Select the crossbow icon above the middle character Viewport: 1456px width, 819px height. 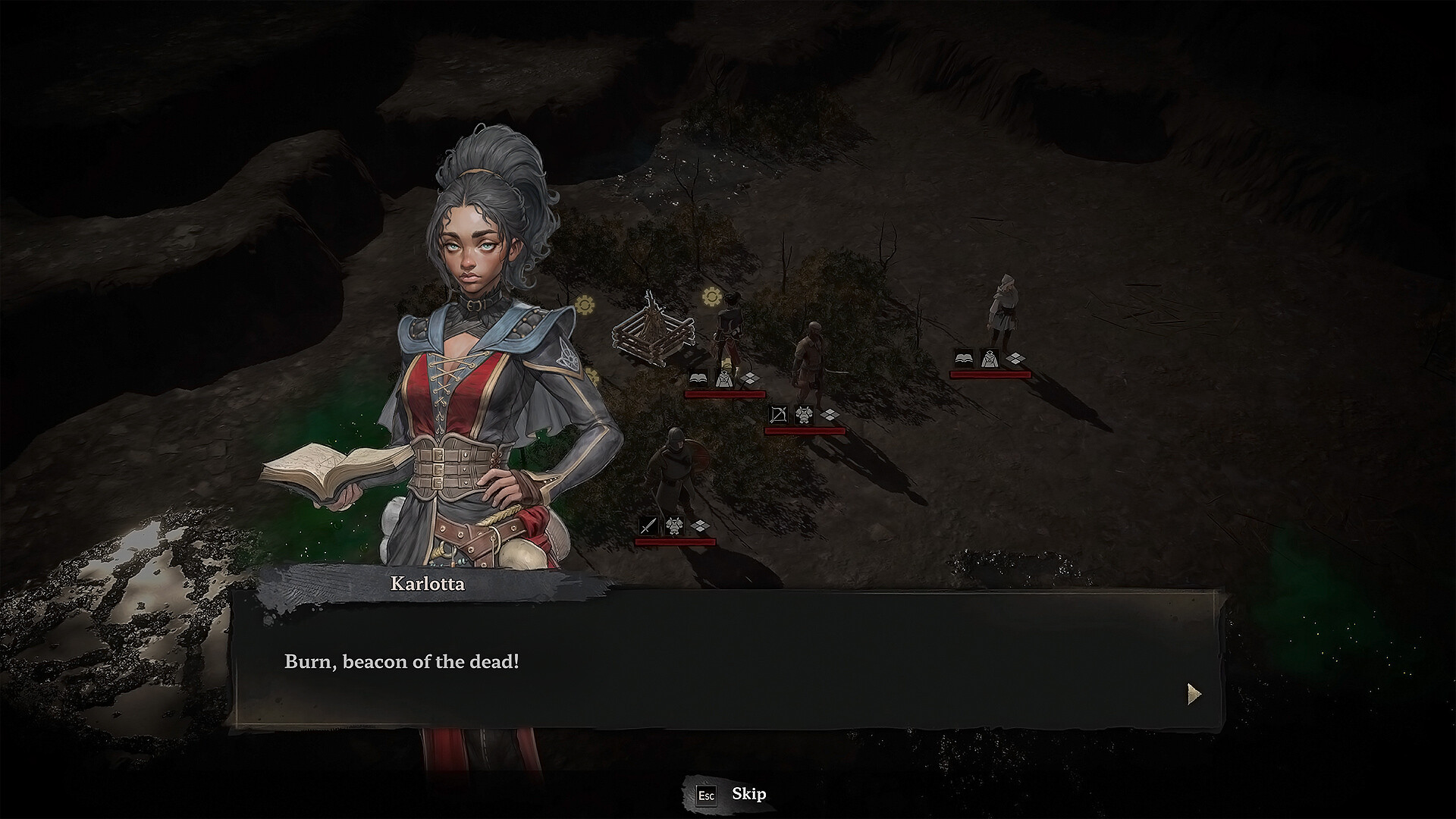point(780,416)
